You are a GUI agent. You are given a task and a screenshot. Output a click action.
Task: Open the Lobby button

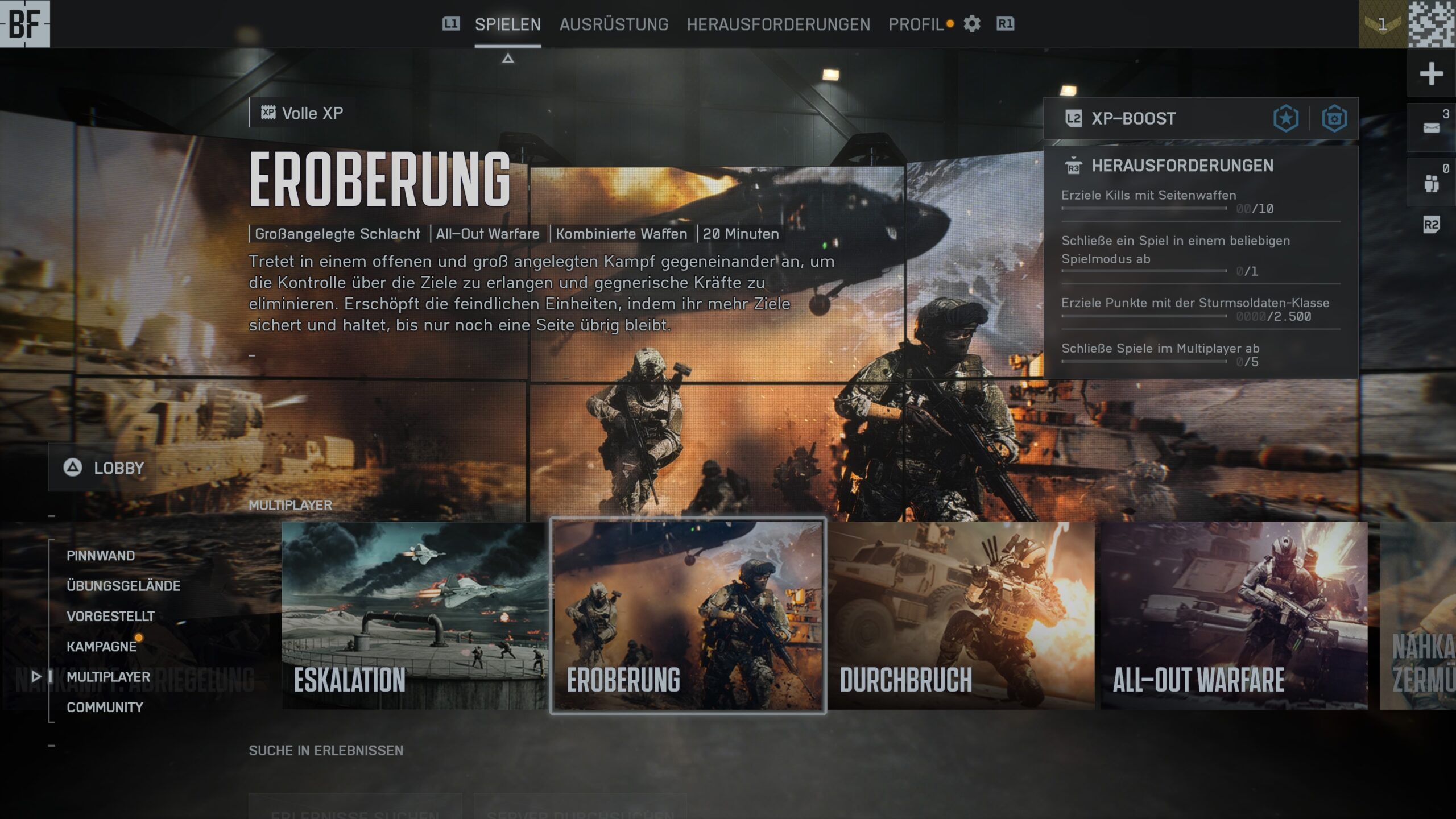tap(105, 468)
